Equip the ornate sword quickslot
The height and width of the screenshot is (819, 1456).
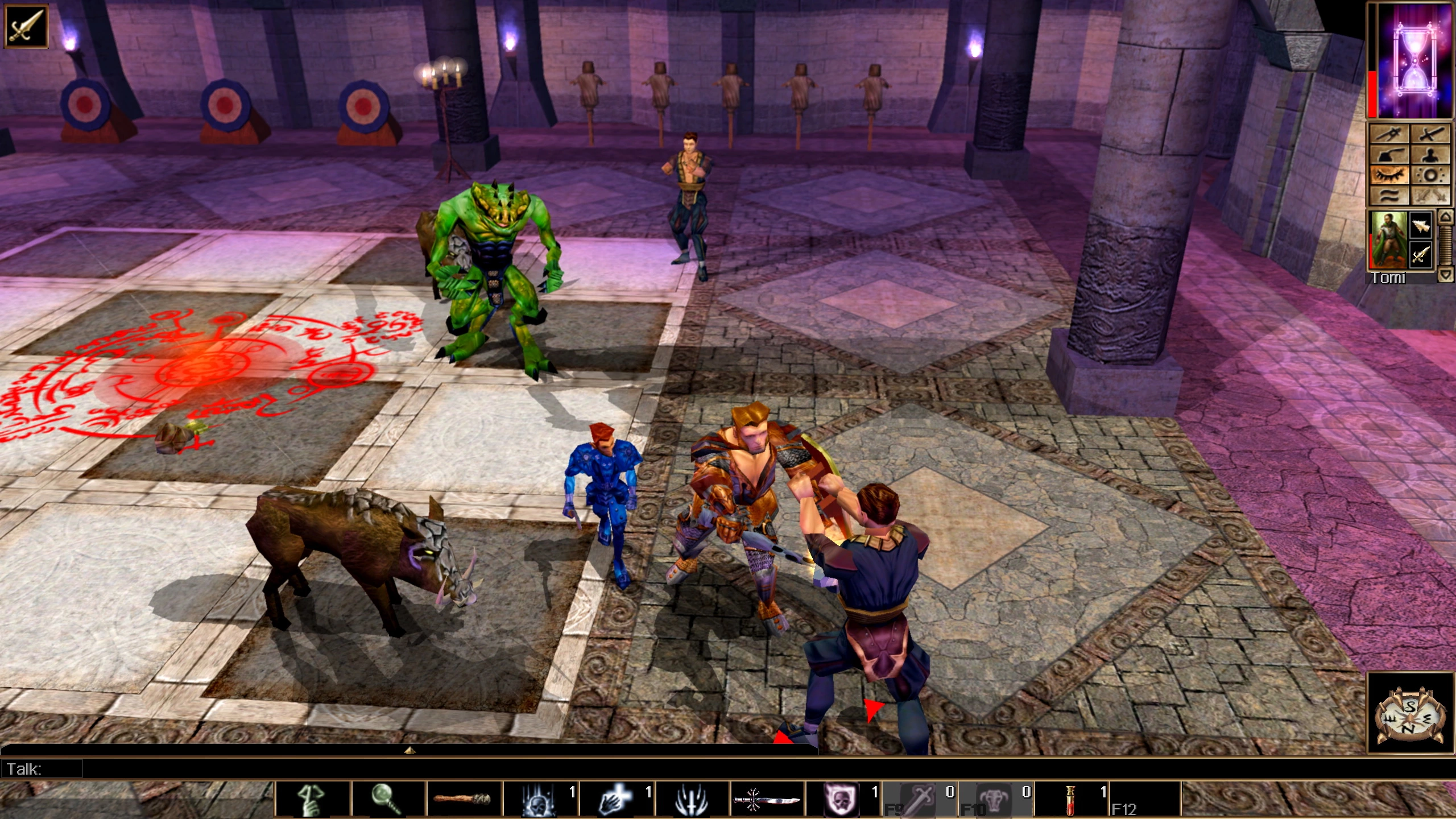coord(767,800)
